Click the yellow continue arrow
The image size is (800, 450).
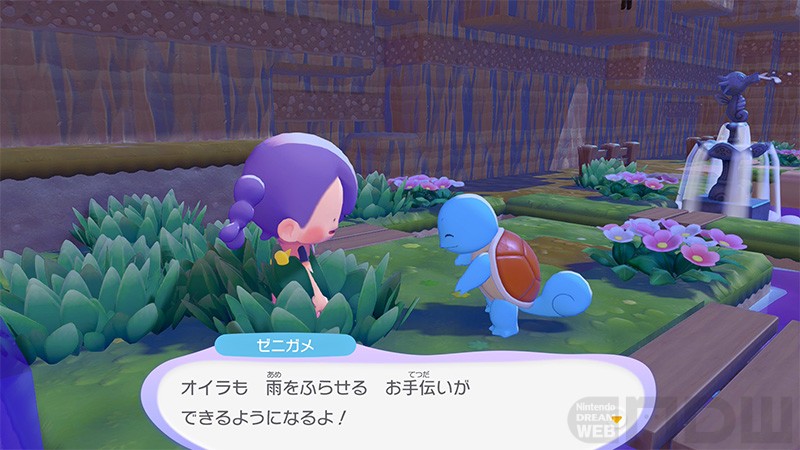(x=616, y=417)
